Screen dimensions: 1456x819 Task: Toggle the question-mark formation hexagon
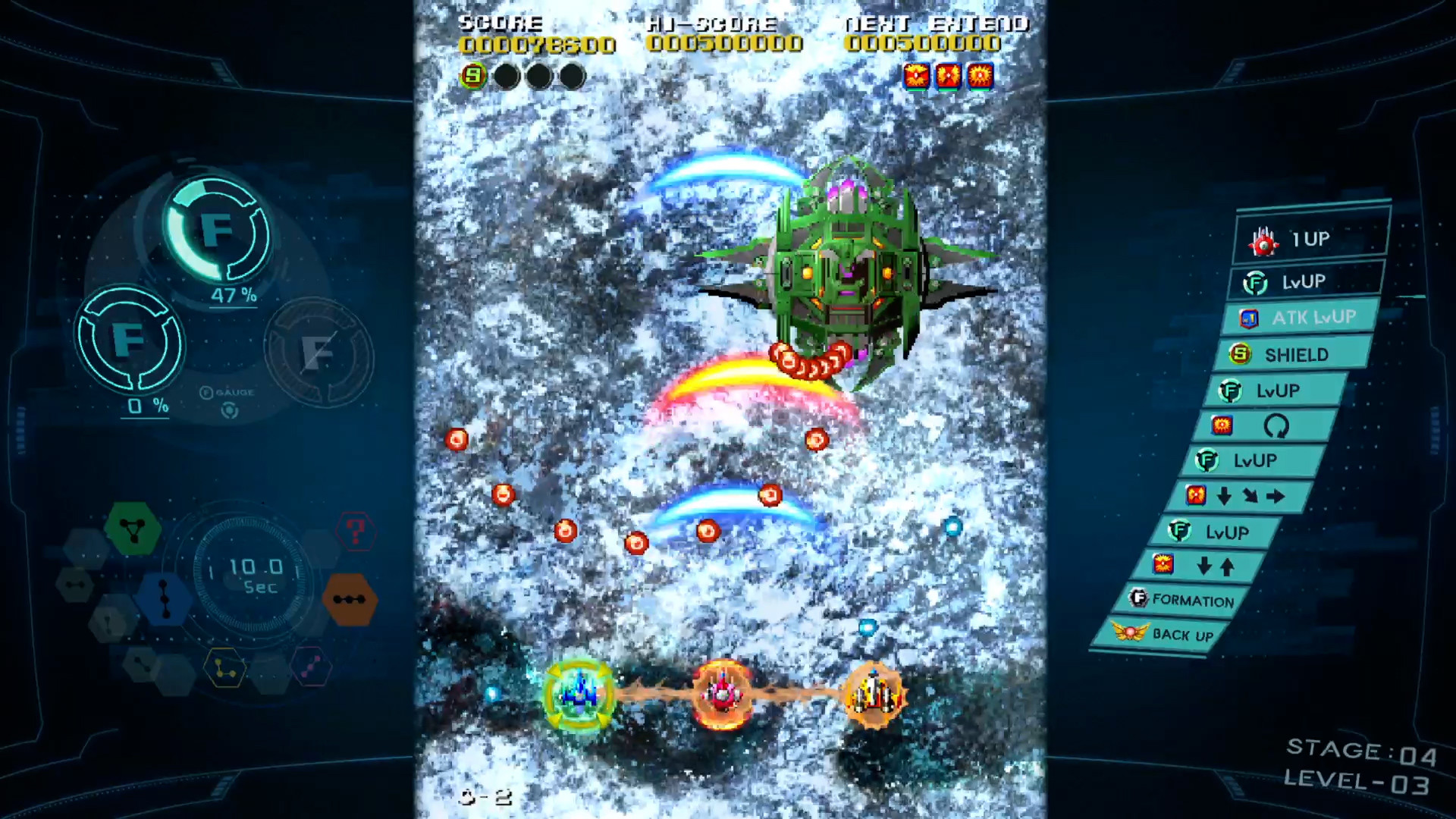click(356, 532)
